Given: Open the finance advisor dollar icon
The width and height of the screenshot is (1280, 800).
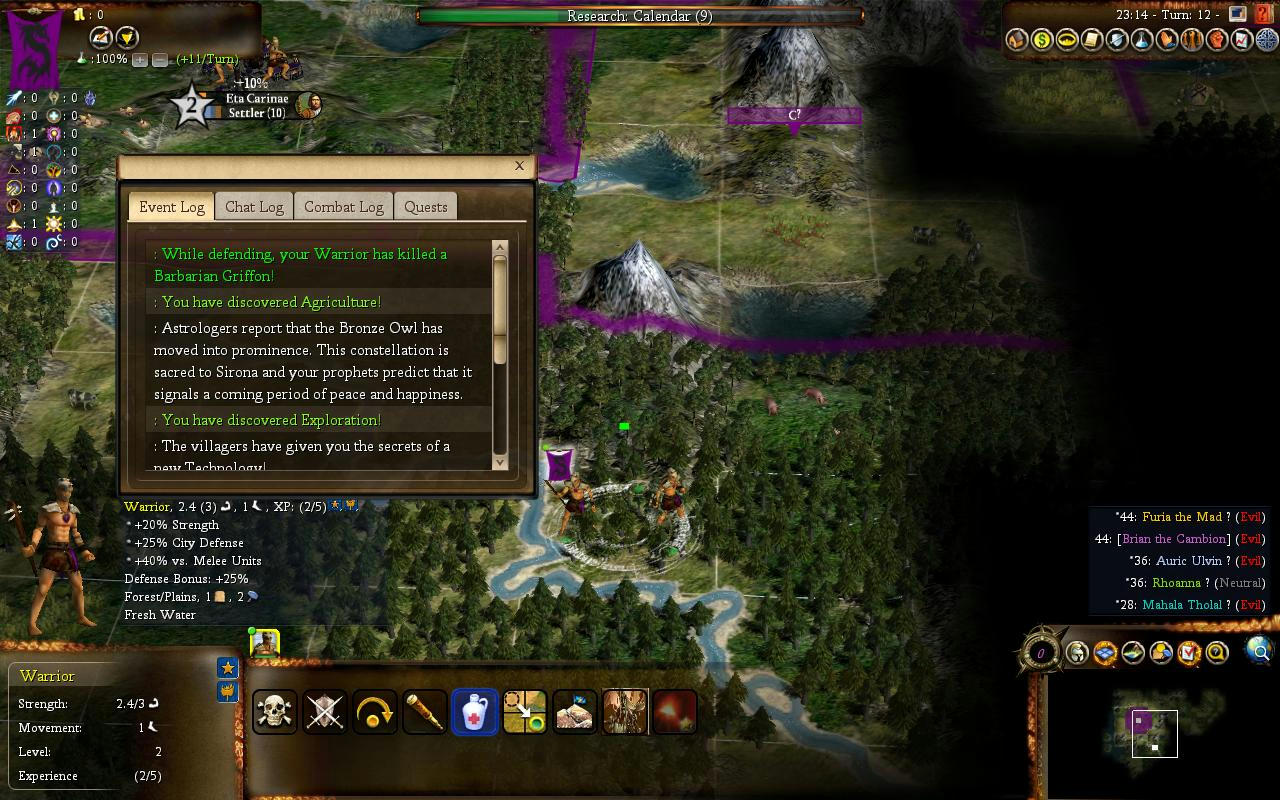Looking at the screenshot, I should click(1042, 40).
